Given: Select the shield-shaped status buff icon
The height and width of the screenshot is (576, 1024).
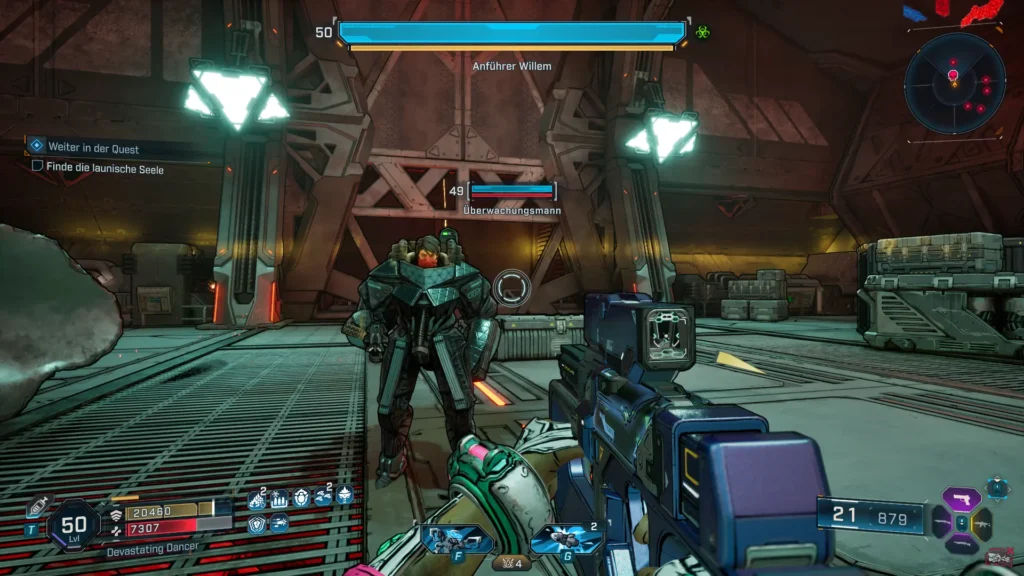Looking at the screenshot, I should click(257, 523).
